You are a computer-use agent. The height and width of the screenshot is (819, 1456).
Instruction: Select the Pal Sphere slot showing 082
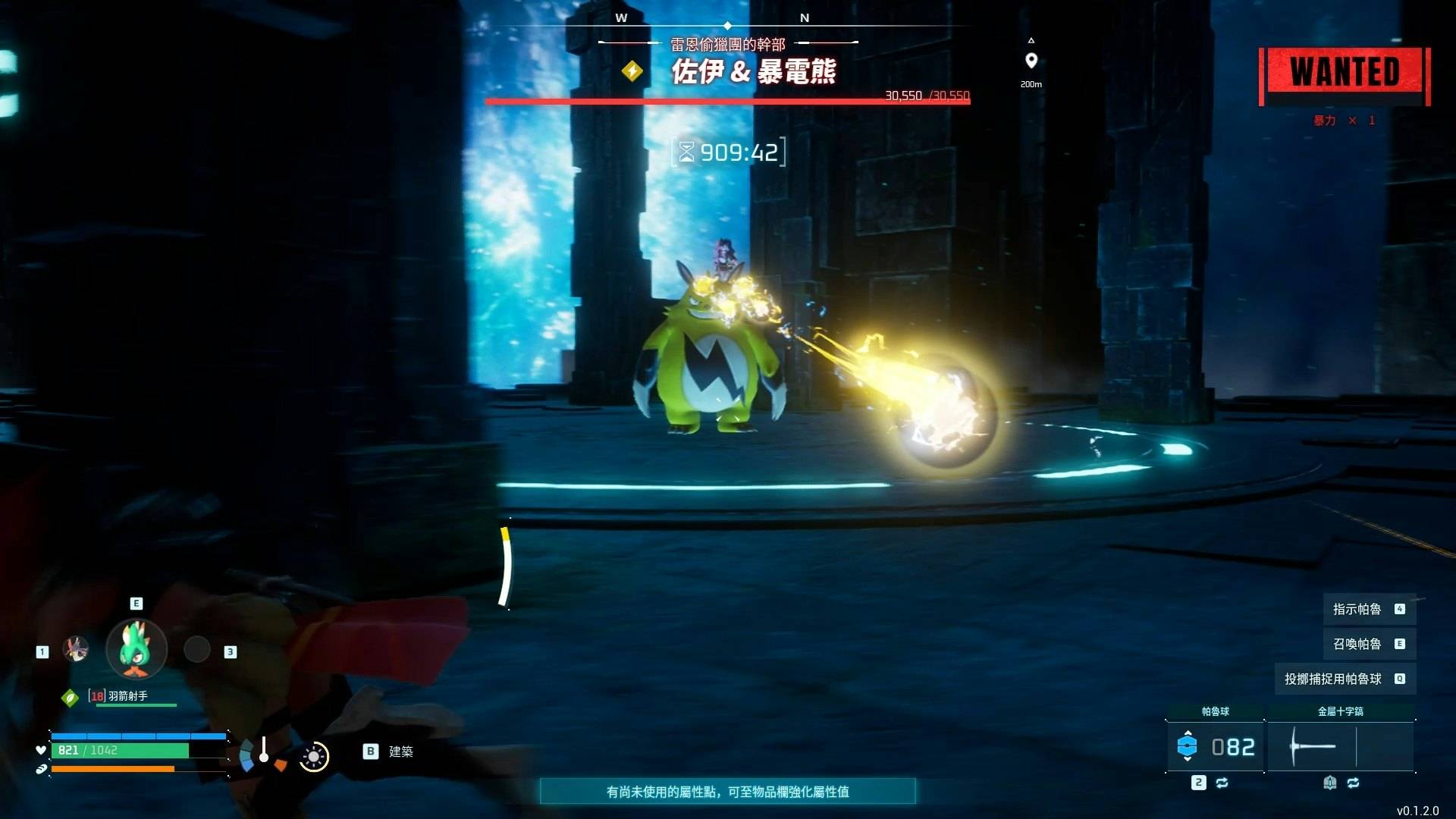click(1215, 747)
